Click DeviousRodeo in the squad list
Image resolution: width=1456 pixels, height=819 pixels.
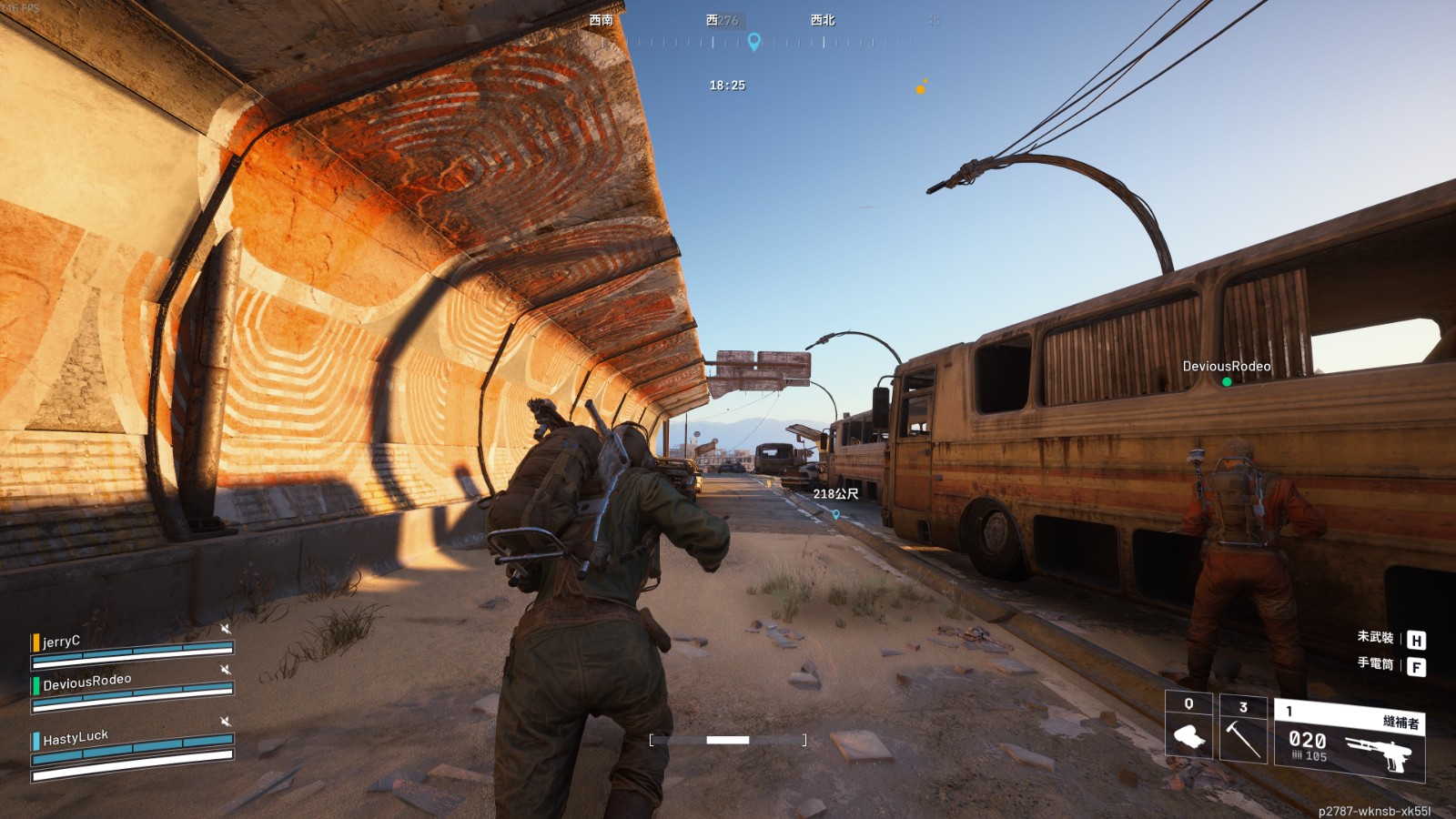[x=87, y=682]
